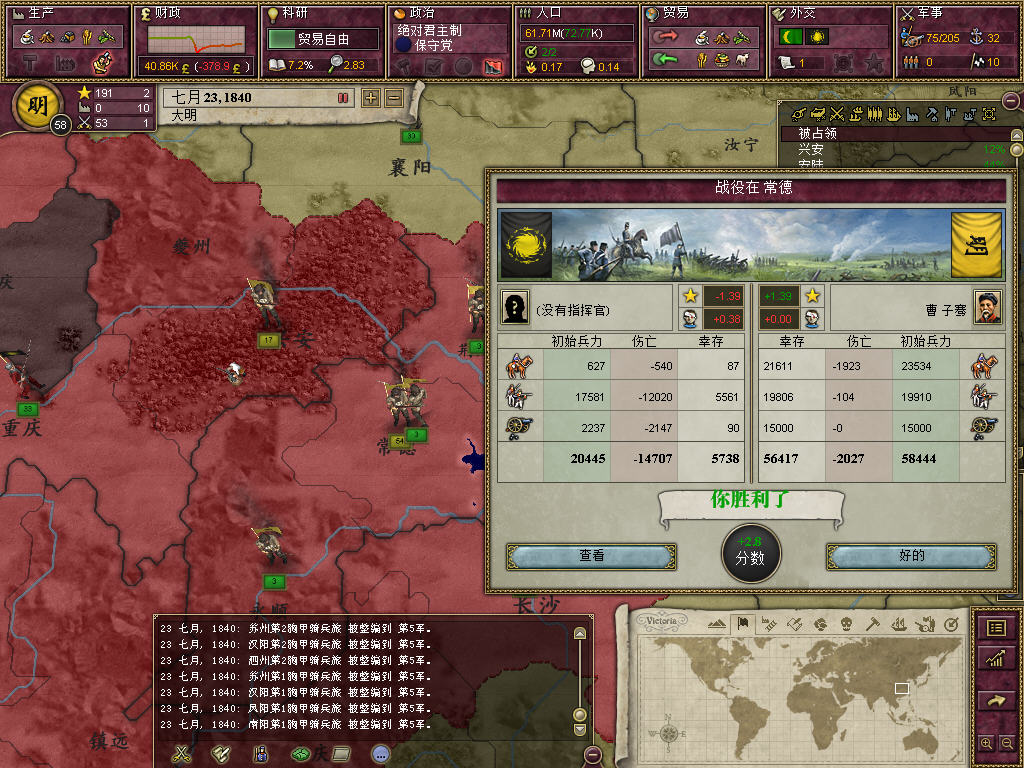The image size is (1024, 768).
Task: Decrease game speed with the minus button
Action: tap(393, 98)
